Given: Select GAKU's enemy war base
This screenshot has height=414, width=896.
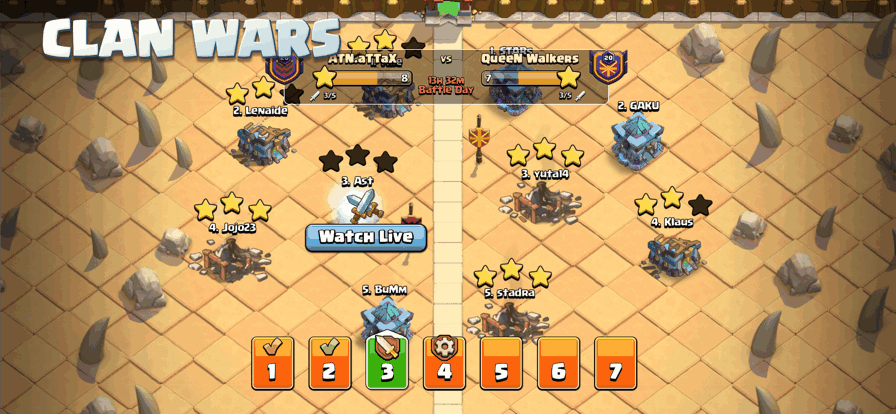Looking at the screenshot, I should coord(638,140).
